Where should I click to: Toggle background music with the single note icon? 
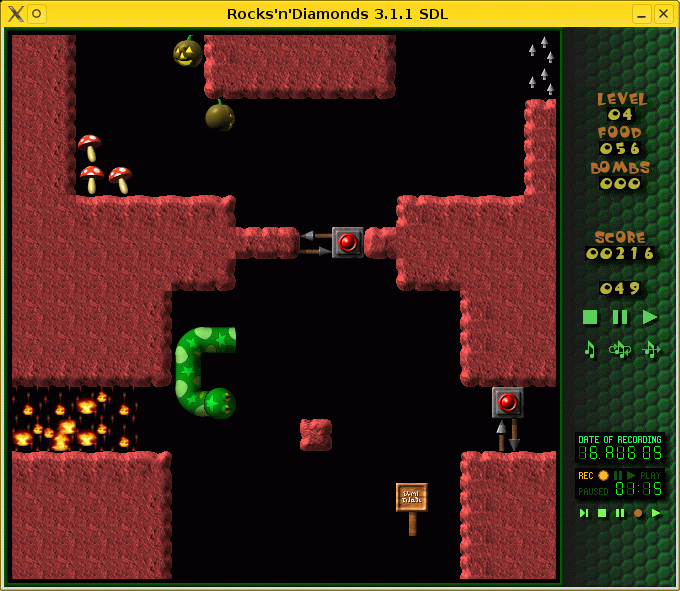pyautogui.click(x=590, y=349)
